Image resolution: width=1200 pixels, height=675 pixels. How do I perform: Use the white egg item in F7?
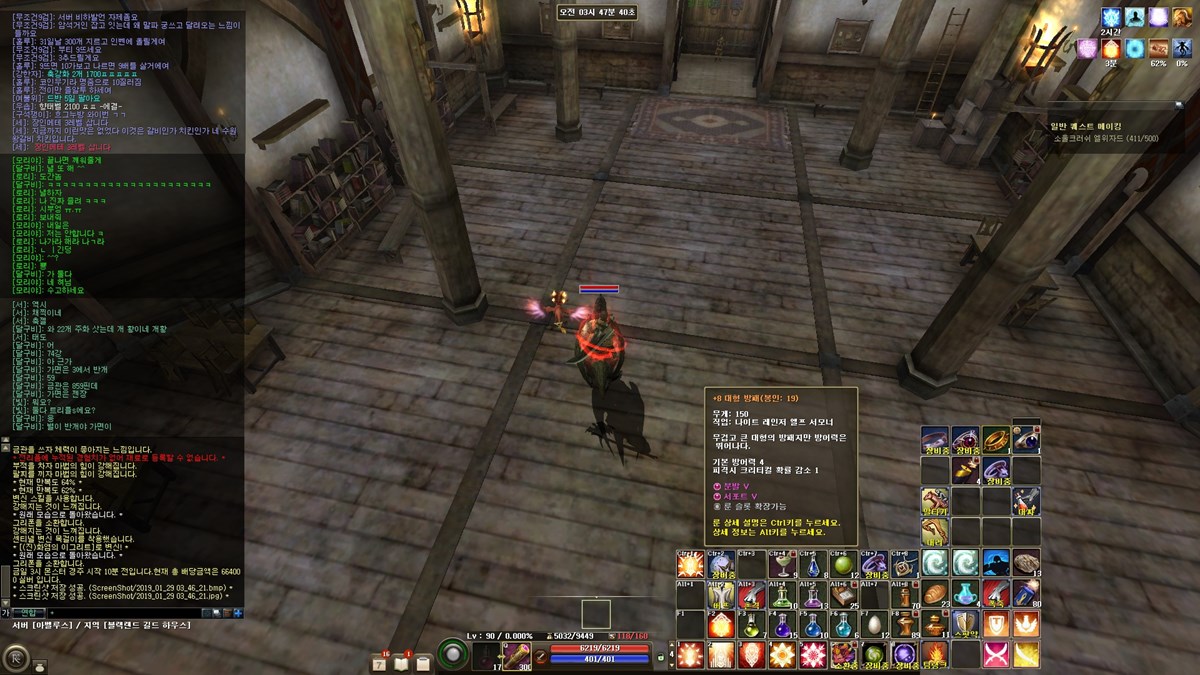pos(873,625)
